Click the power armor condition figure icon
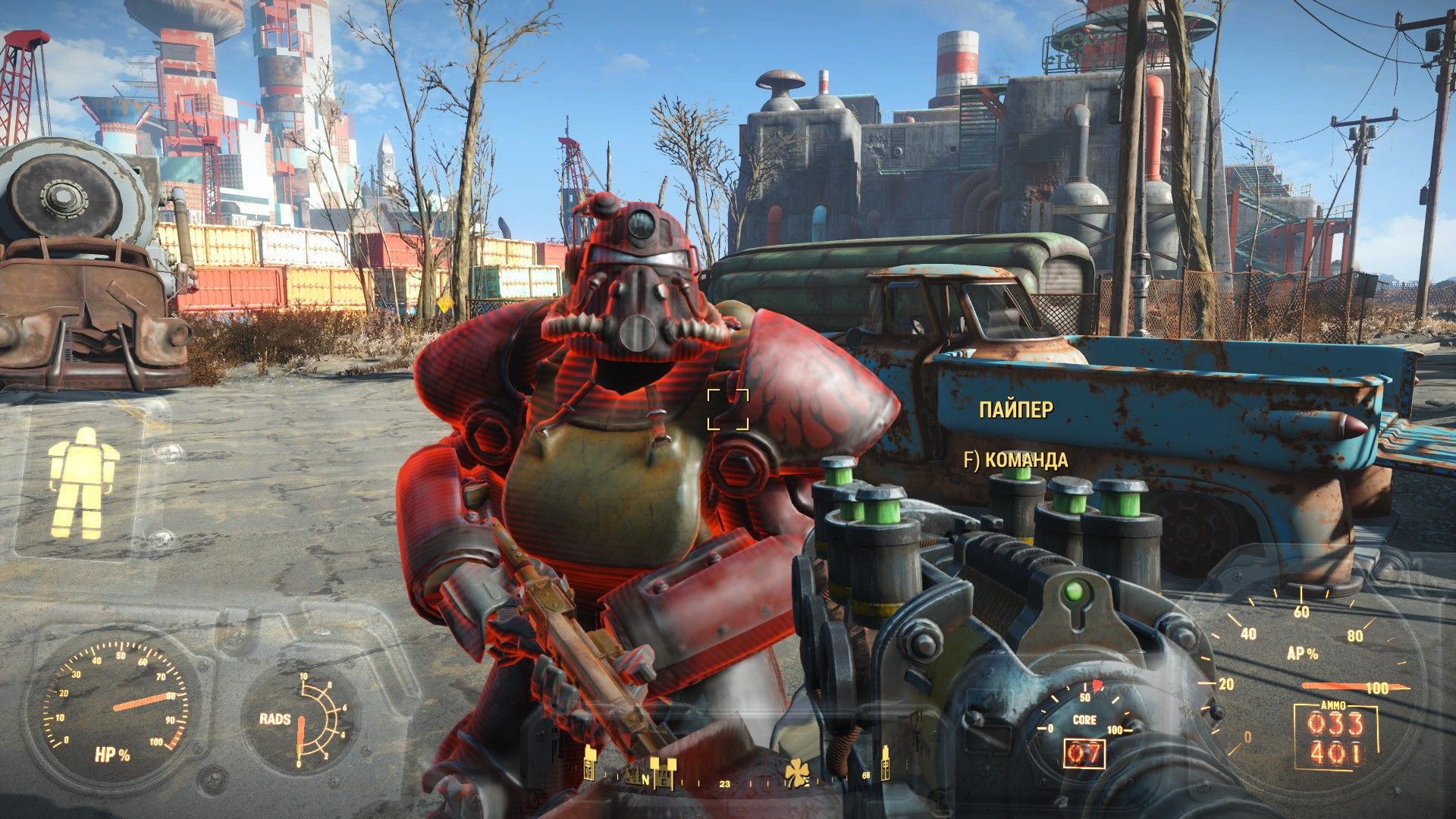Screen dimensions: 1456x819 pyautogui.click(x=83, y=482)
